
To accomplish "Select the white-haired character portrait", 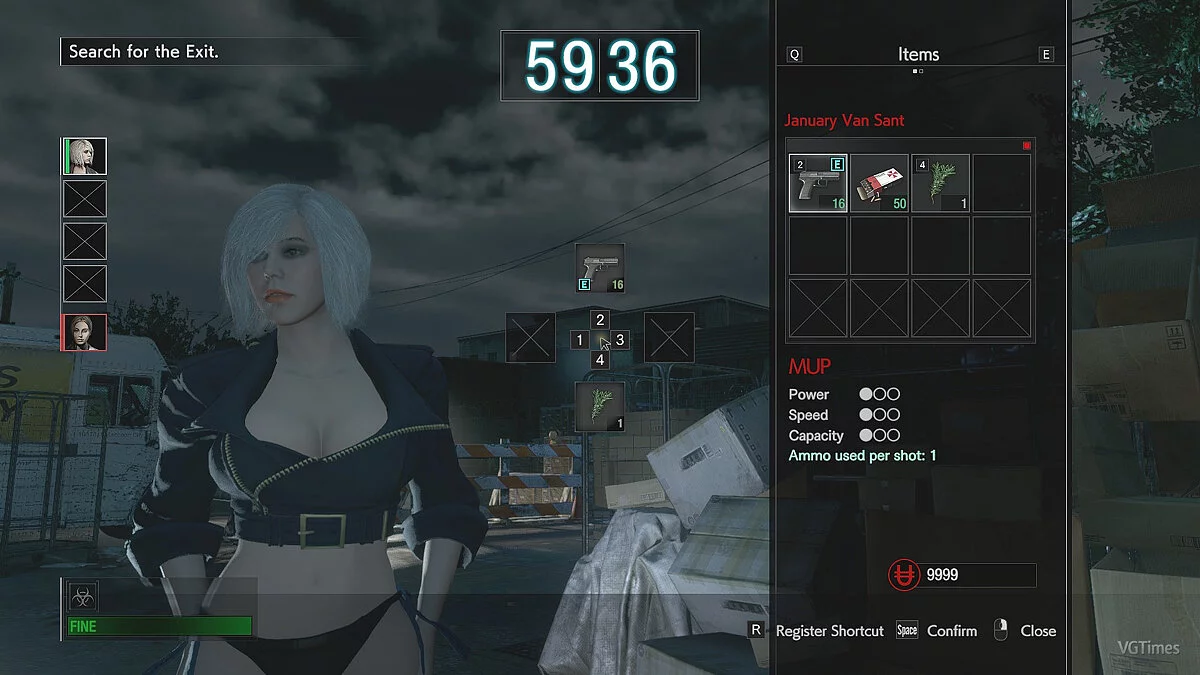I will click(85, 156).
